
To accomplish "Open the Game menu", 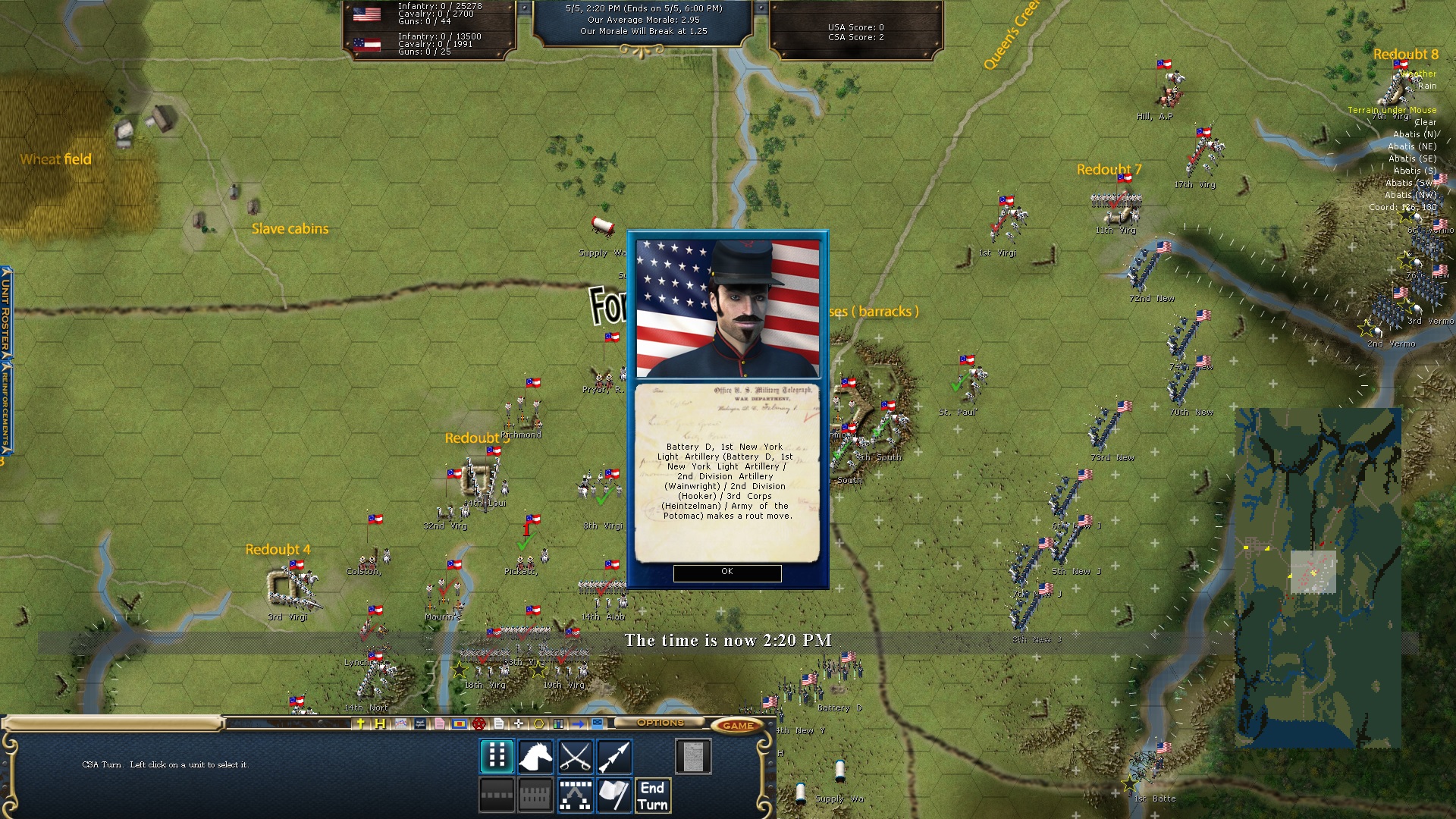I will (737, 726).
